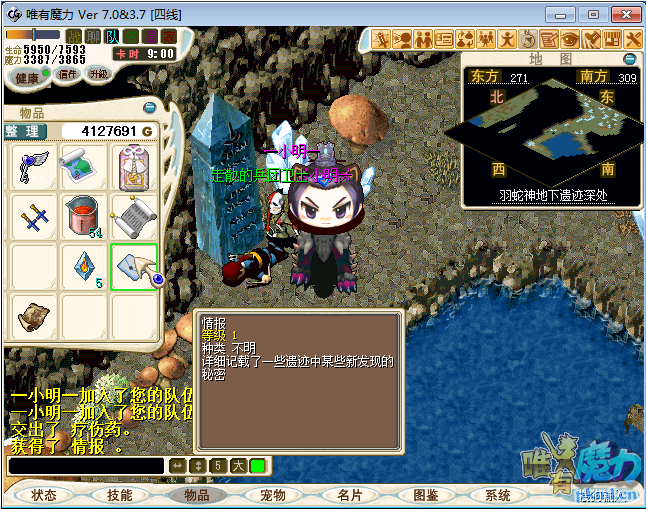
Task: Select the red potion beaker slot
Action: (83, 216)
